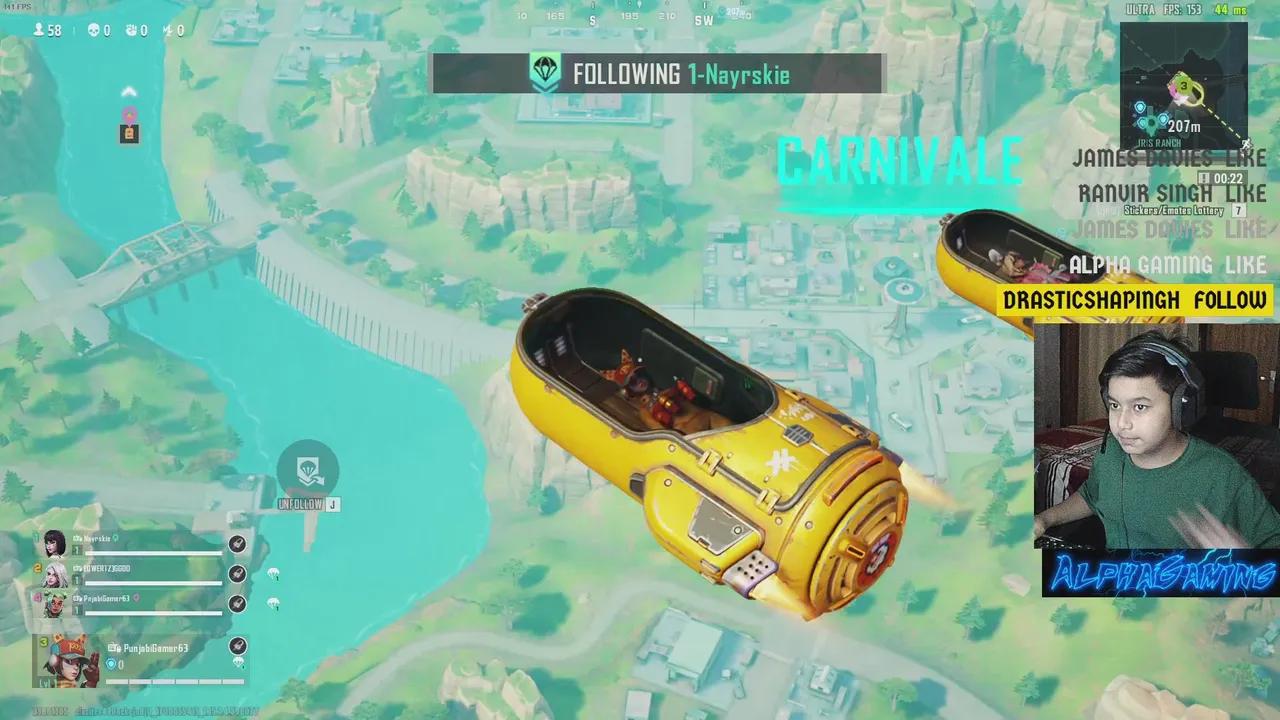Open the minimap

(x=1183, y=86)
